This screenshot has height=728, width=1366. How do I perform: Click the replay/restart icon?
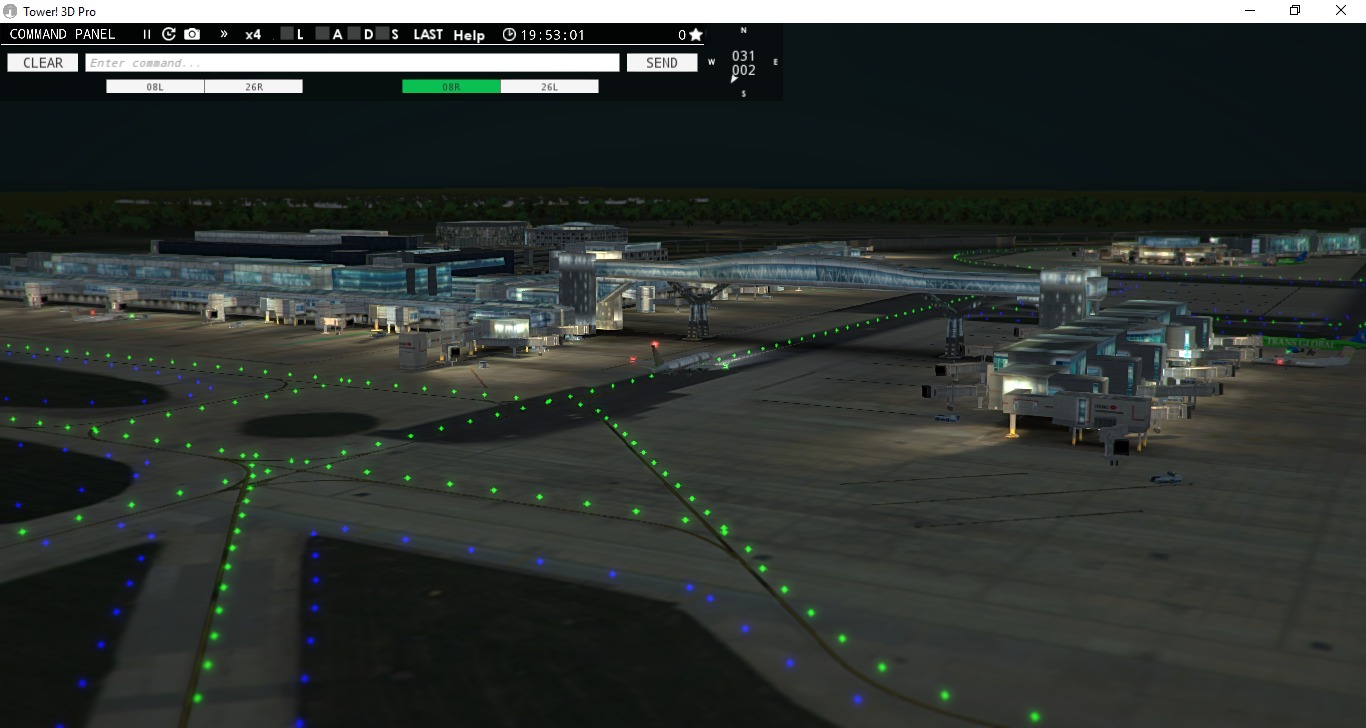[x=168, y=34]
